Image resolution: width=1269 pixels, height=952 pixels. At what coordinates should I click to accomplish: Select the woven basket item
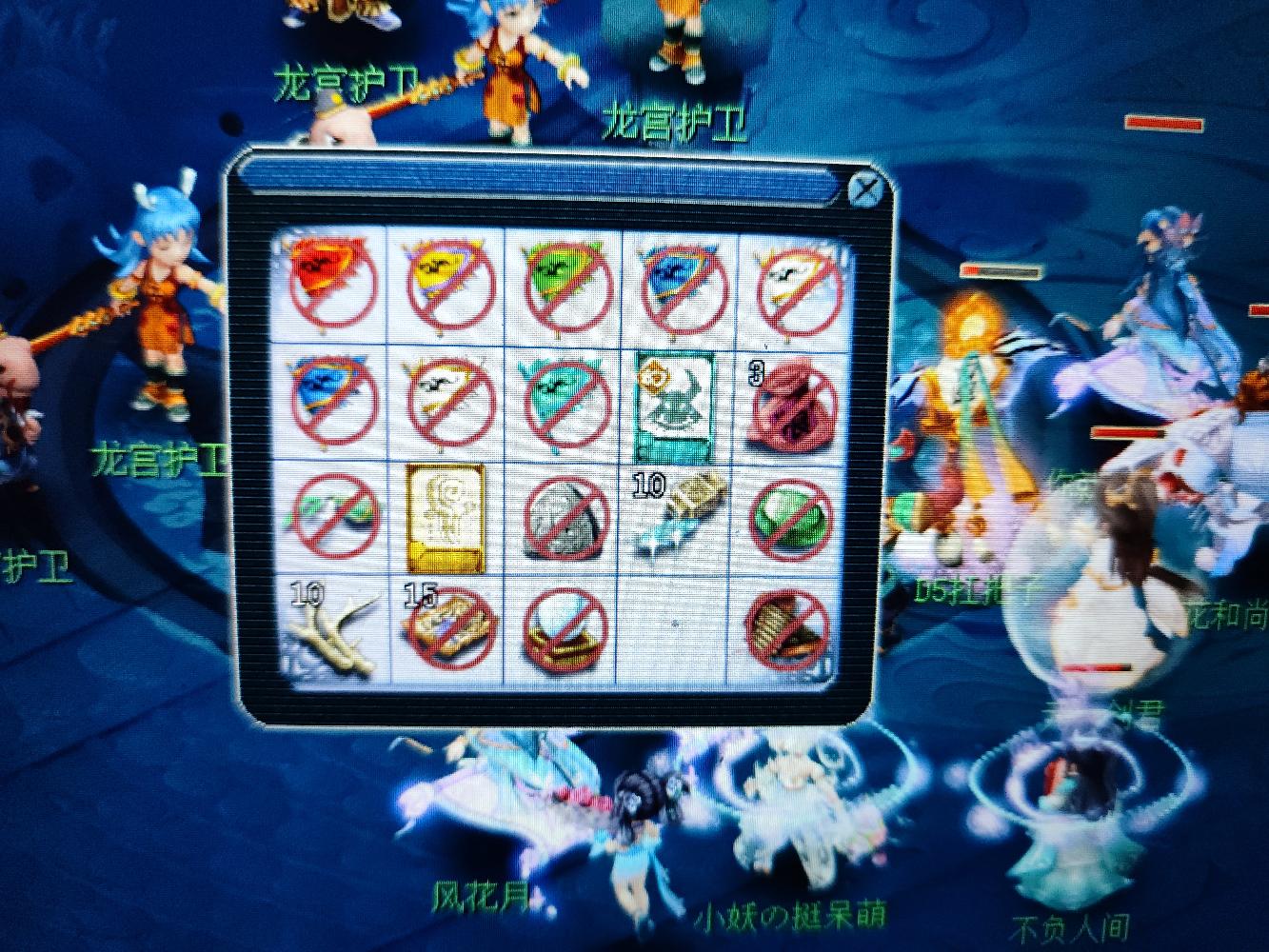[x=790, y=631]
